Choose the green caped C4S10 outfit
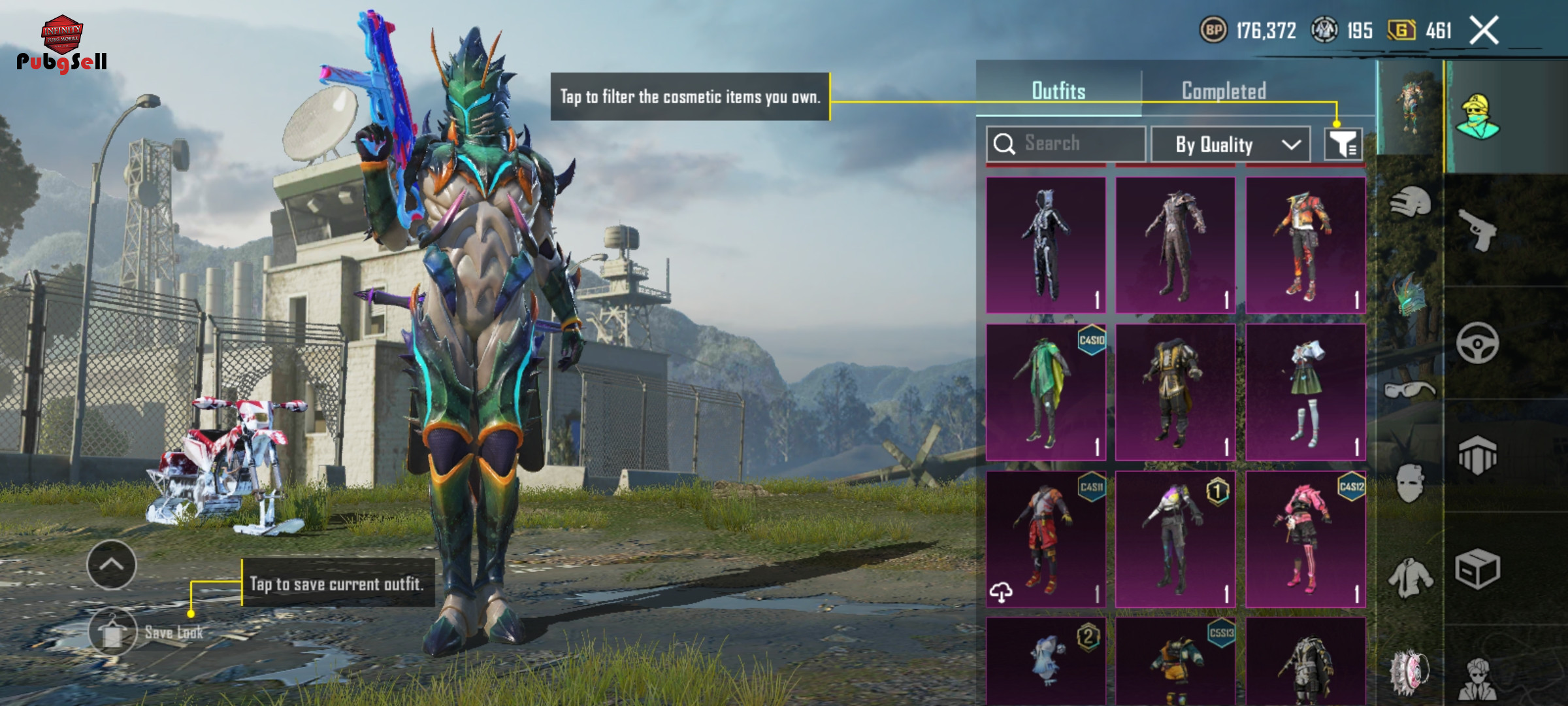Screen dimensions: 1568x706 1045,392
